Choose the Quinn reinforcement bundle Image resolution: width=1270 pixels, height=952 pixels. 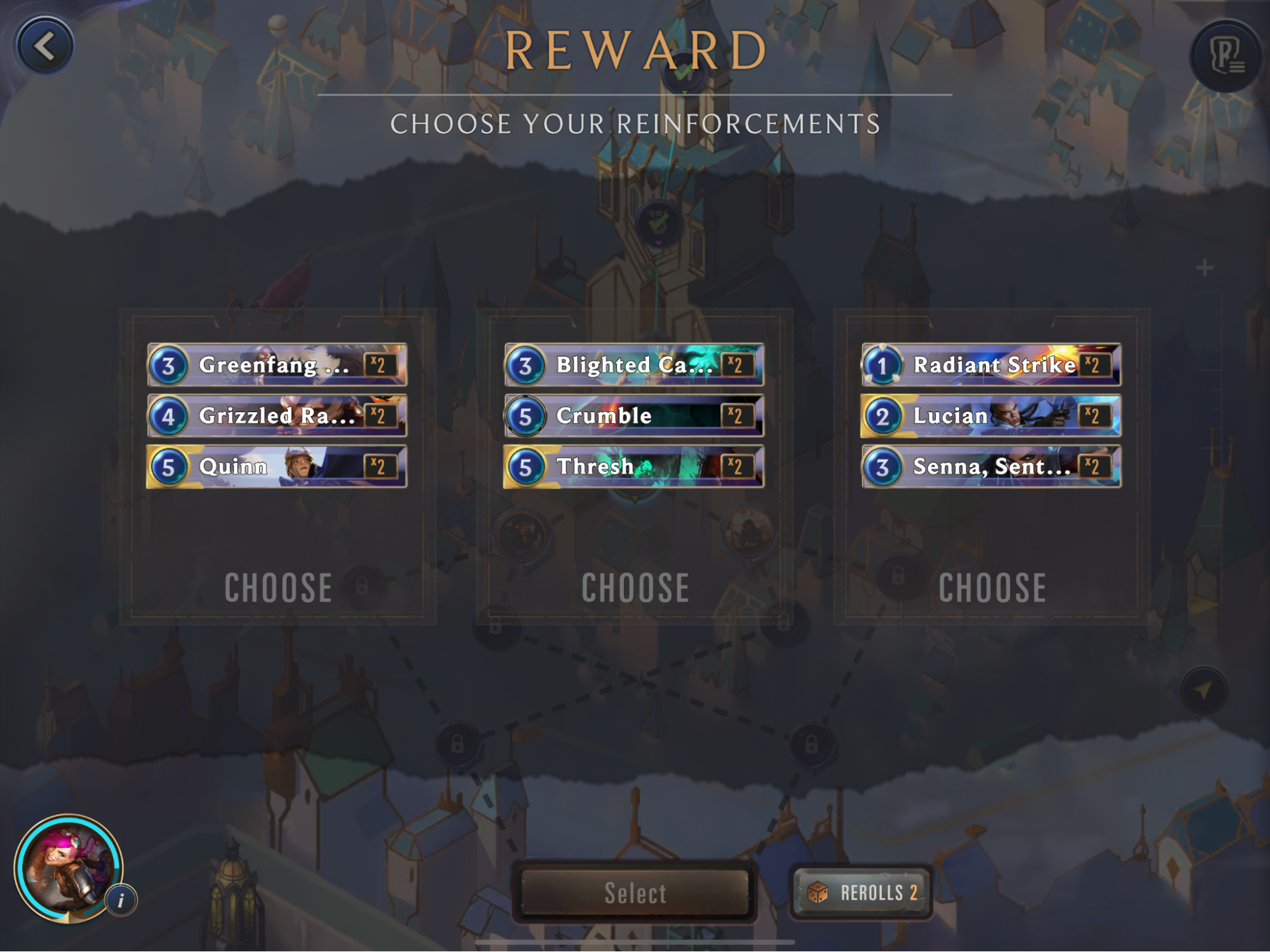[278, 587]
